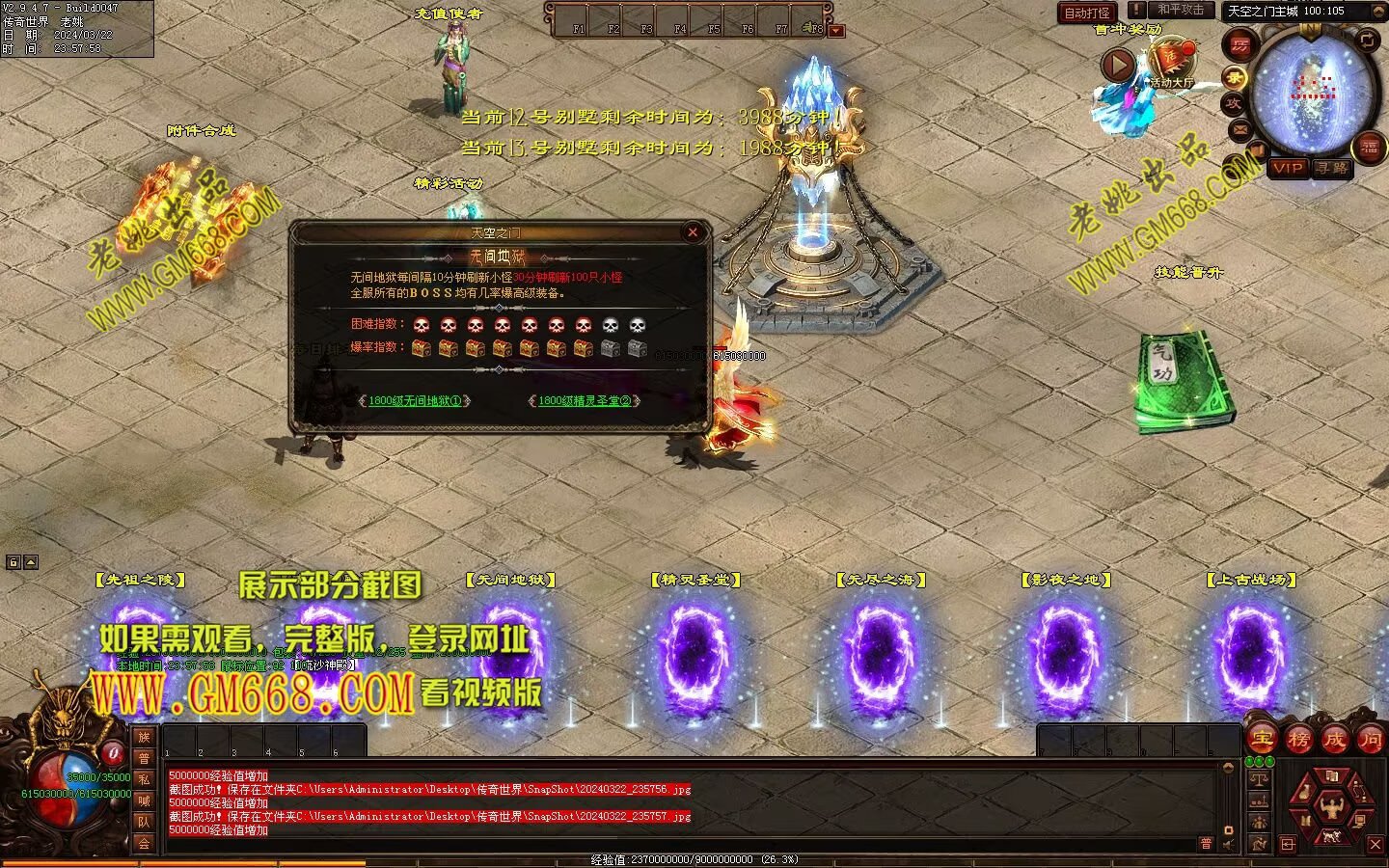Image resolution: width=1389 pixels, height=868 pixels.
Task: Open the mail envelope icon
Action: pyautogui.click(x=1239, y=128)
